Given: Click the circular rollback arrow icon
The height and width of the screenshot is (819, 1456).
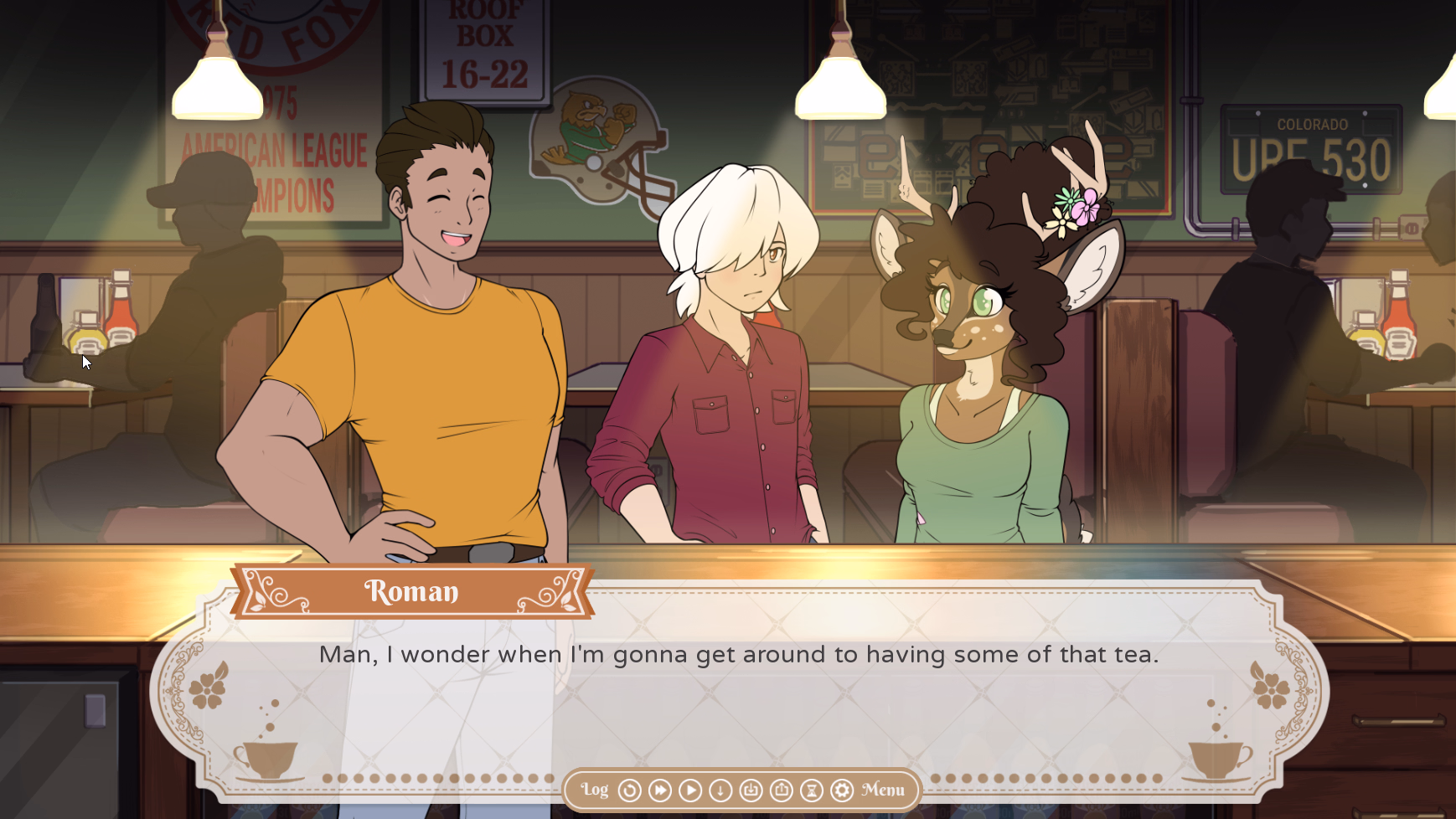Looking at the screenshot, I should 629,791.
